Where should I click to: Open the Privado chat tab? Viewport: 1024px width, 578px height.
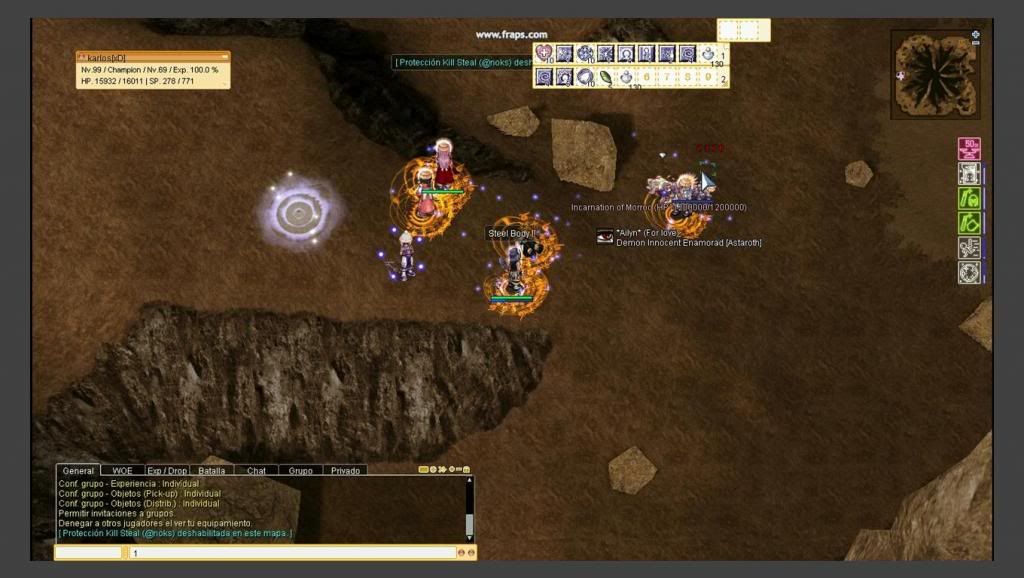coord(345,470)
